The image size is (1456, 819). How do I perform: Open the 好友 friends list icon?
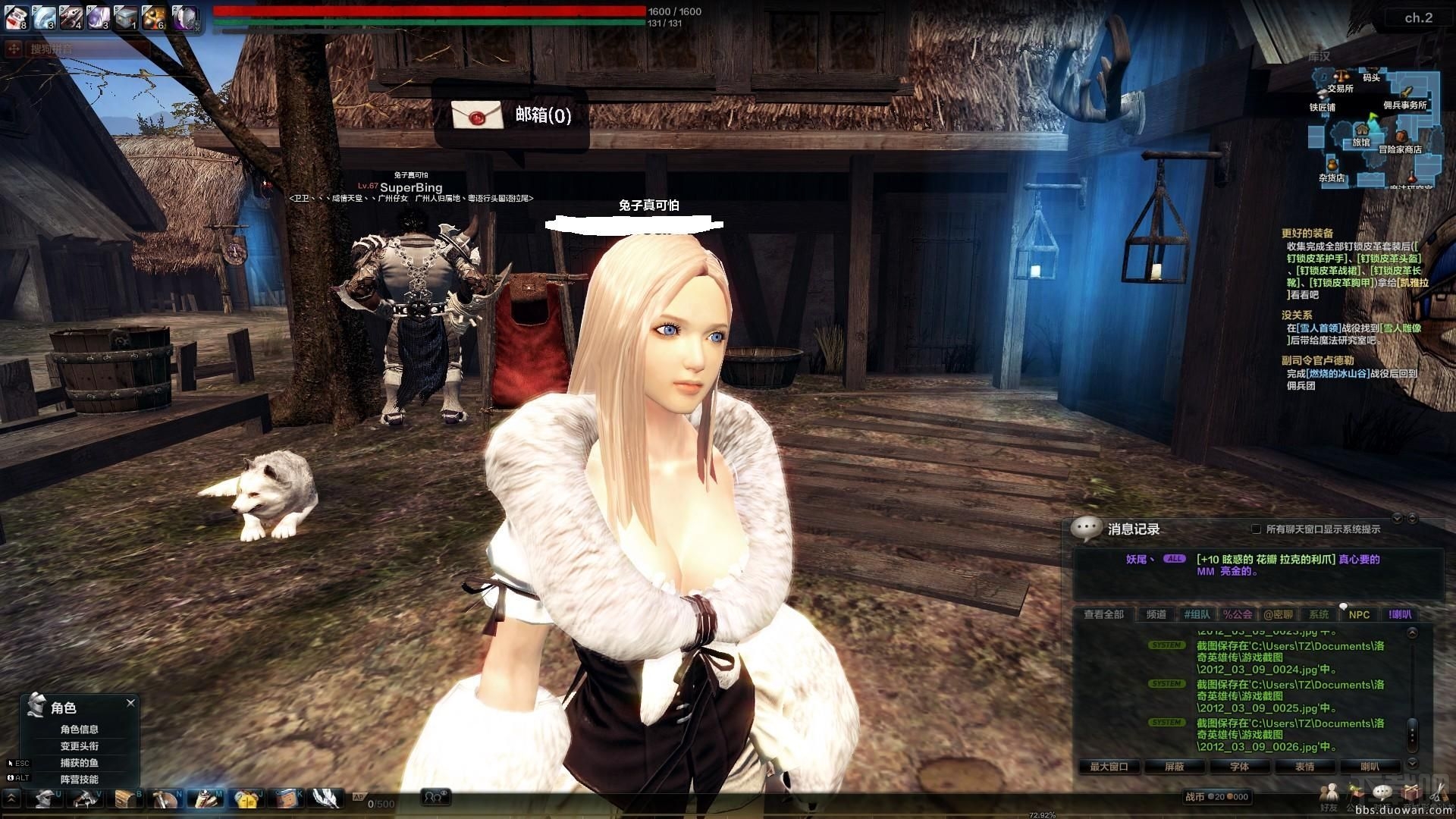(x=1329, y=794)
